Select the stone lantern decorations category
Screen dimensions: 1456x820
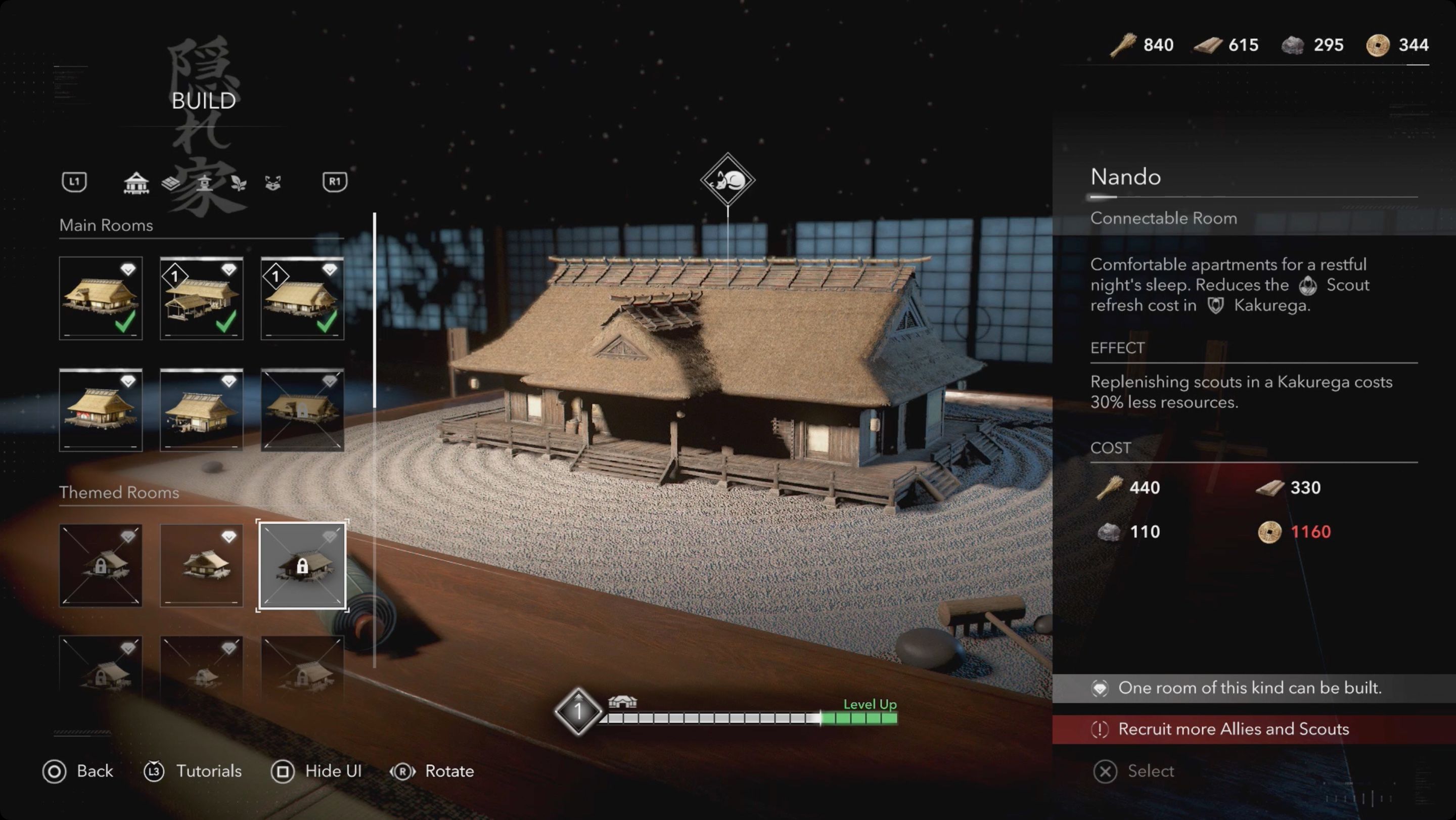206,182
